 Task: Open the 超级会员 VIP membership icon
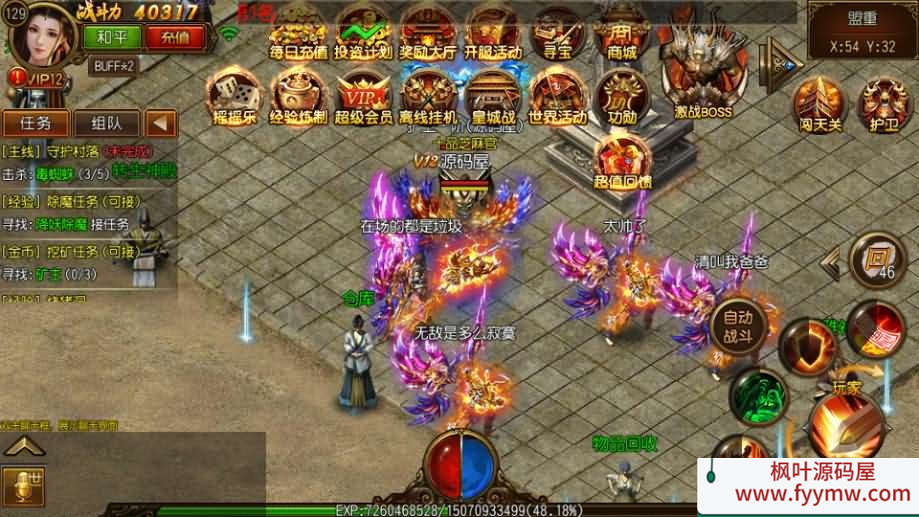363,97
